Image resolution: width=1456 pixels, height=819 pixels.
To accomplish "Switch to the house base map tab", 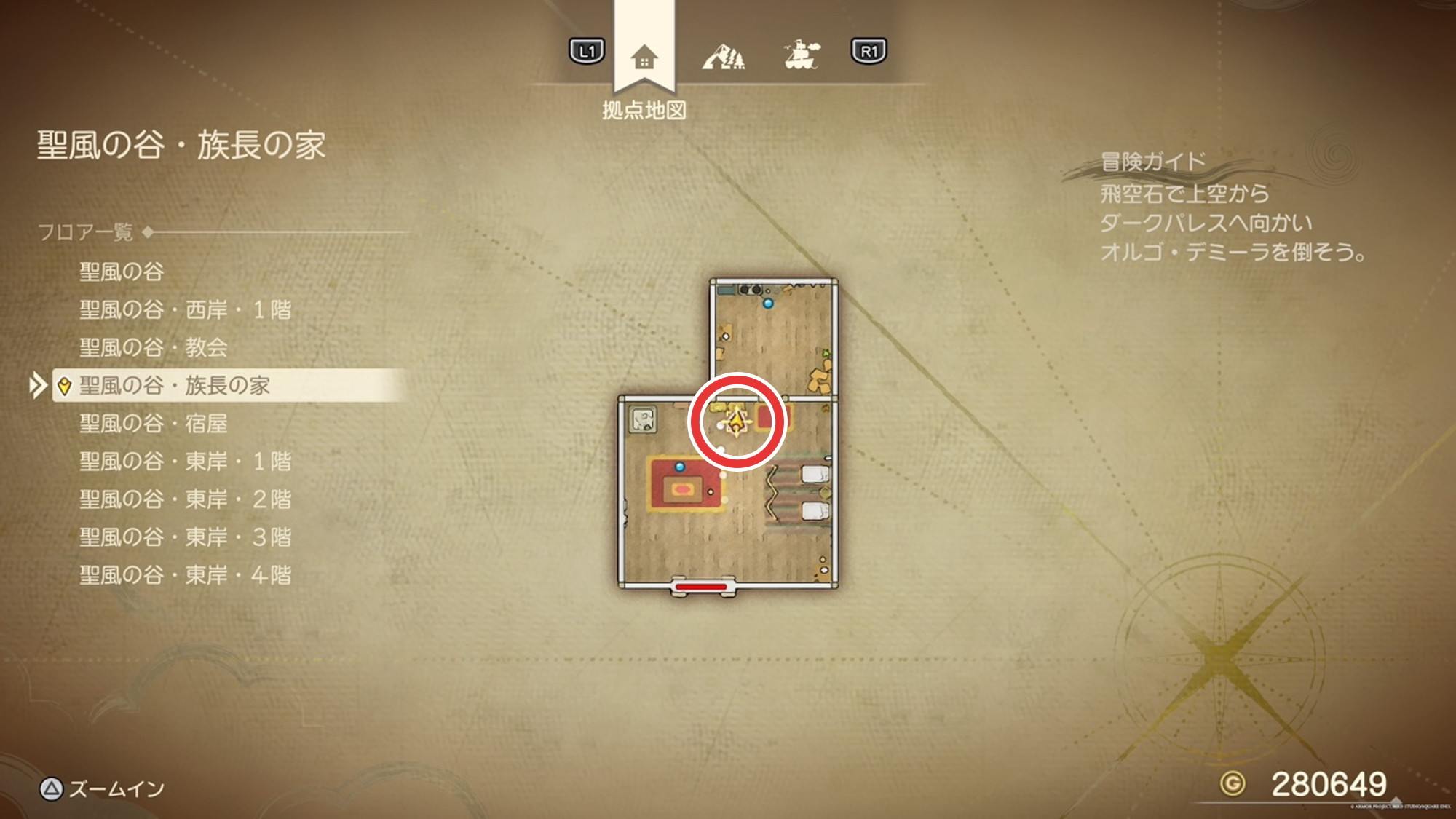I will pos(644,57).
